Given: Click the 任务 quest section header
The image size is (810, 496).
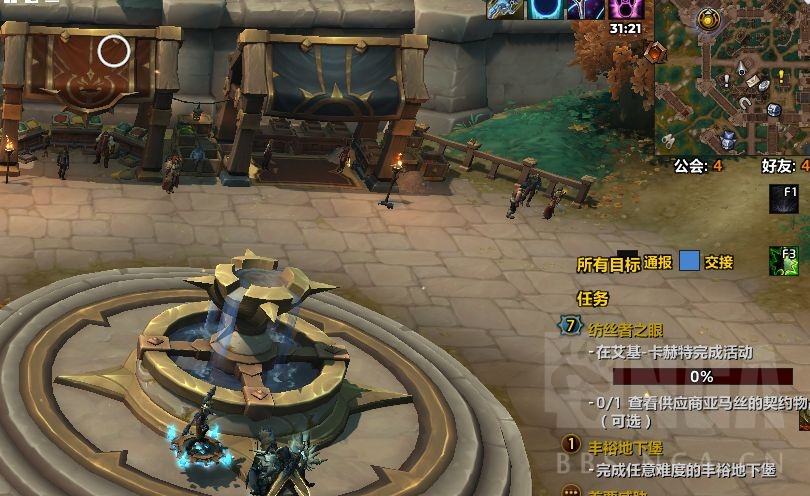Looking at the screenshot, I should [592, 298].
